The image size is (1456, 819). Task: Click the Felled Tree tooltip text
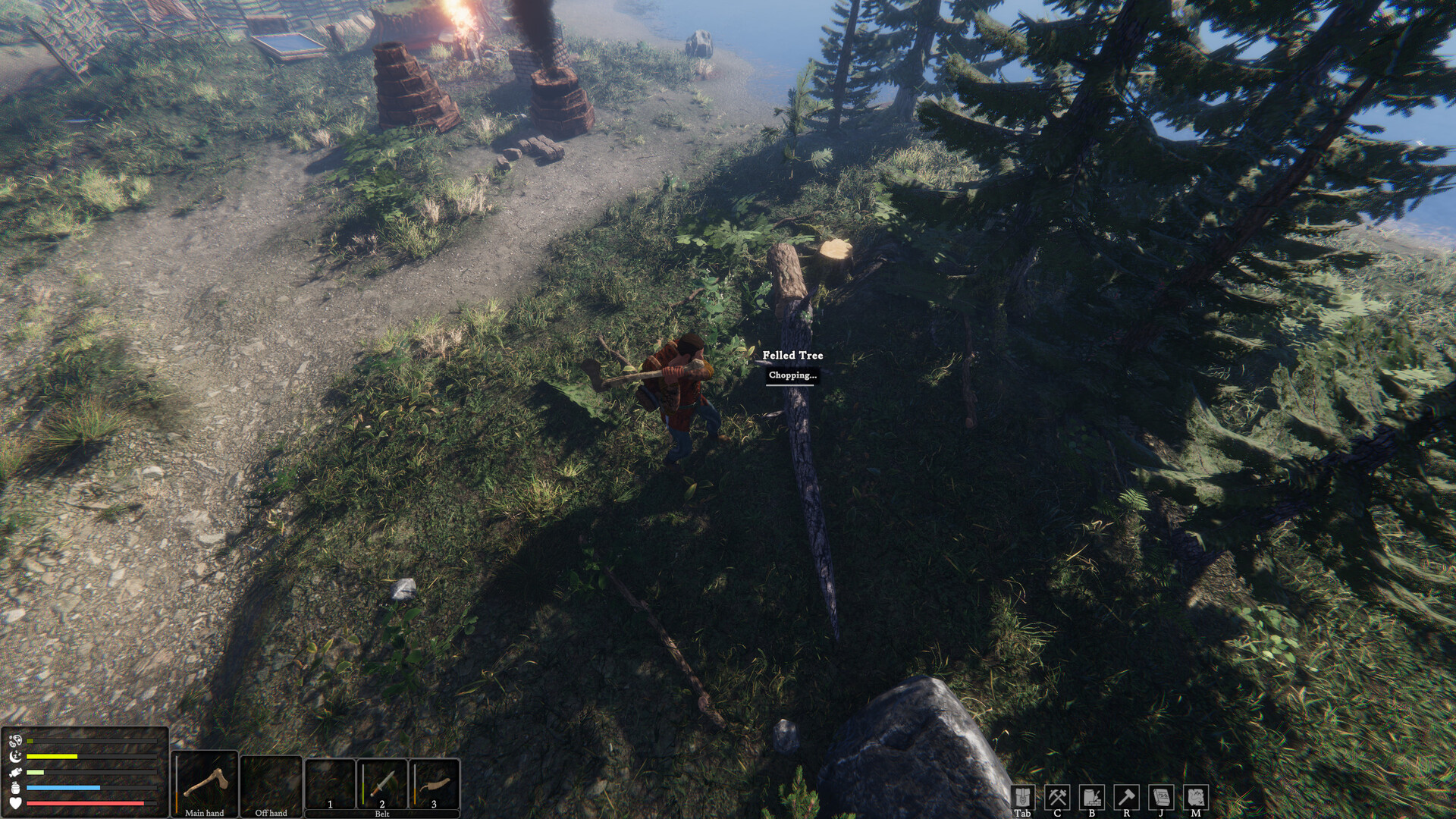coord(792,356)
